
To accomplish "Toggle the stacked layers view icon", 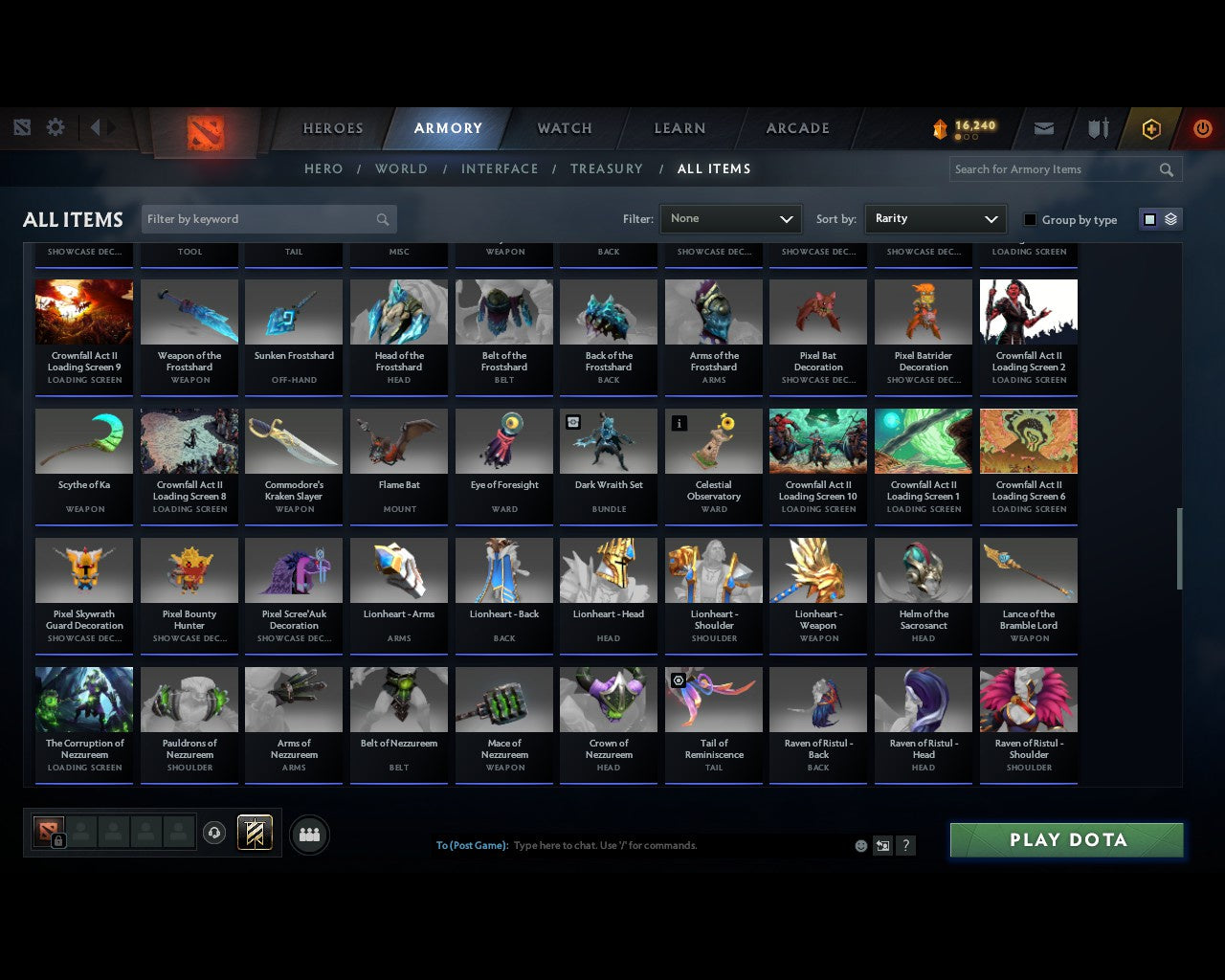I will click(x=1169, y=218).
